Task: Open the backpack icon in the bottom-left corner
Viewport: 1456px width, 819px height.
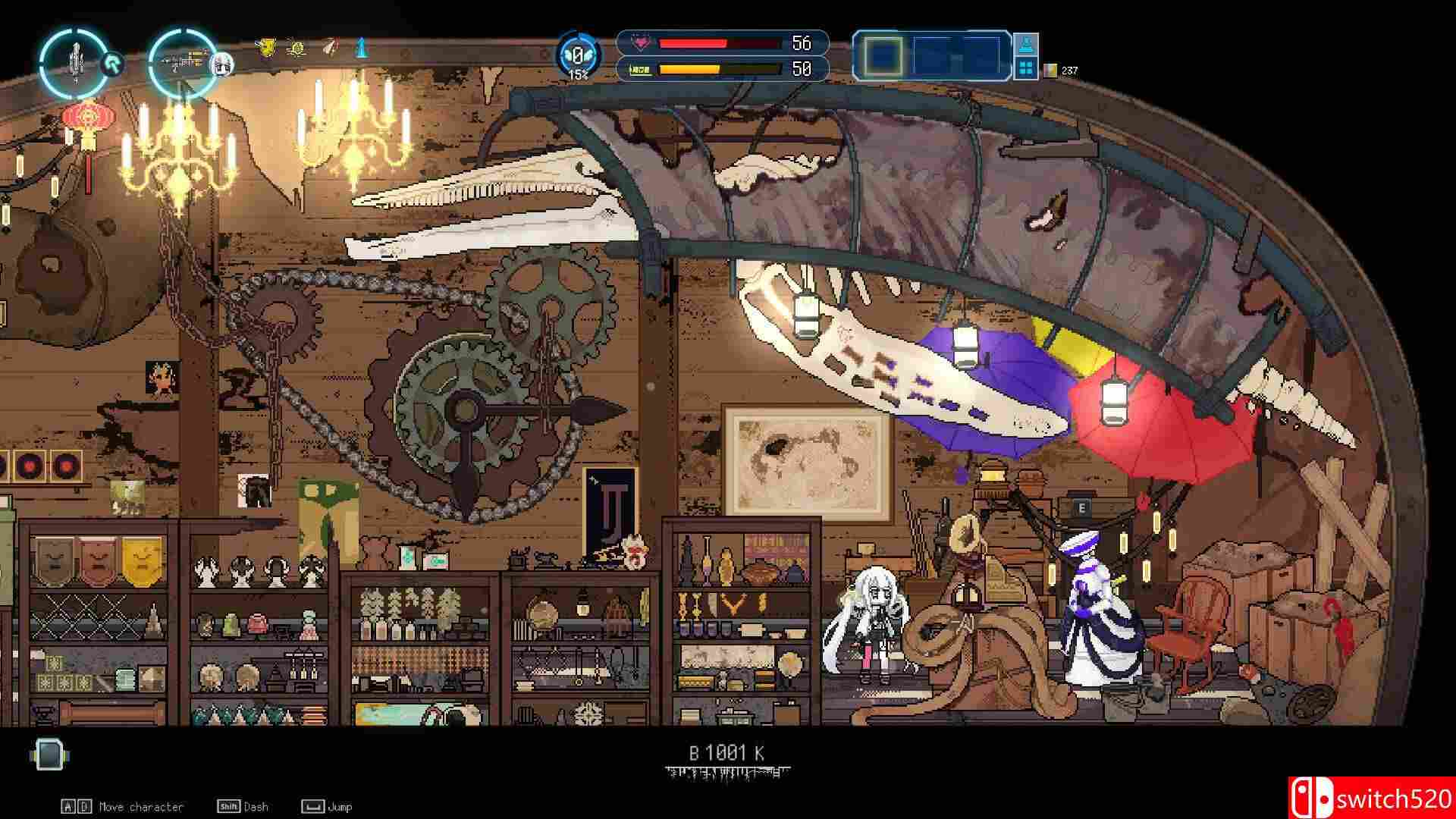Action: [x=47, y=754]
